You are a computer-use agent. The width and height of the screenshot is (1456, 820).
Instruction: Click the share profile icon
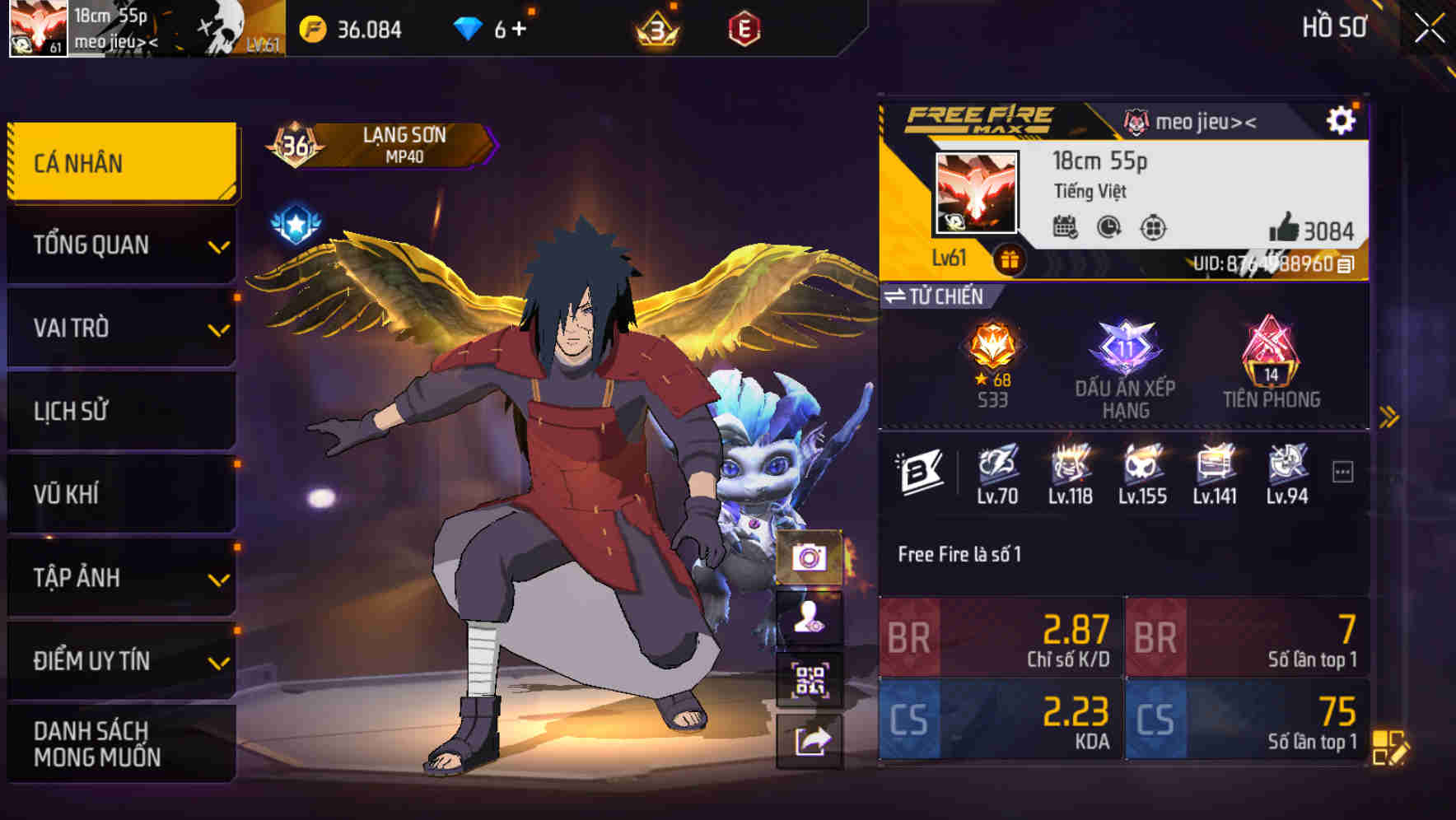coord(810,743)
